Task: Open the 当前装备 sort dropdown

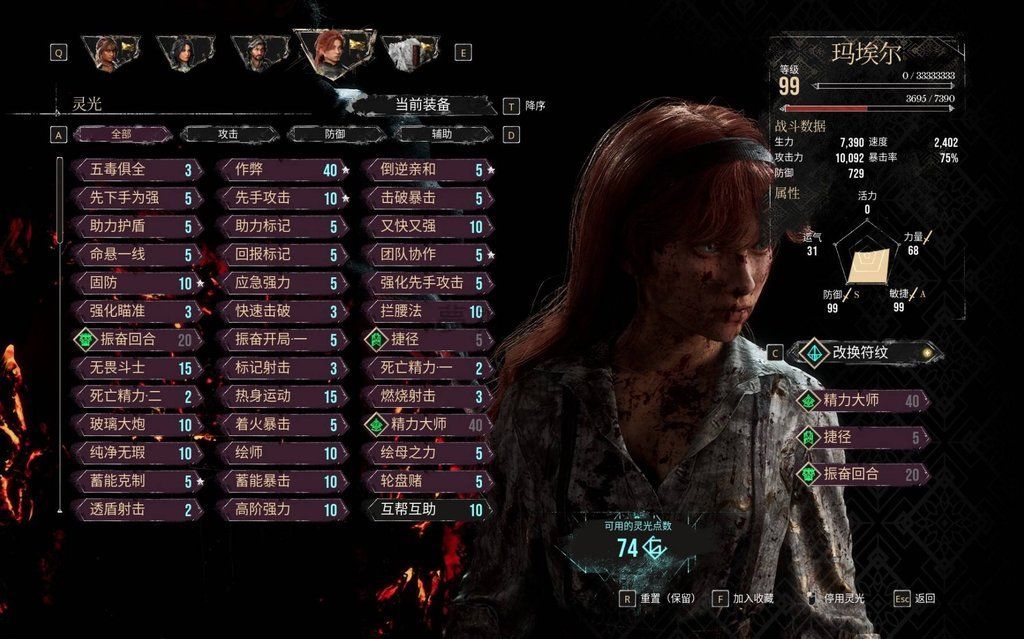Action: pos(423,105)
